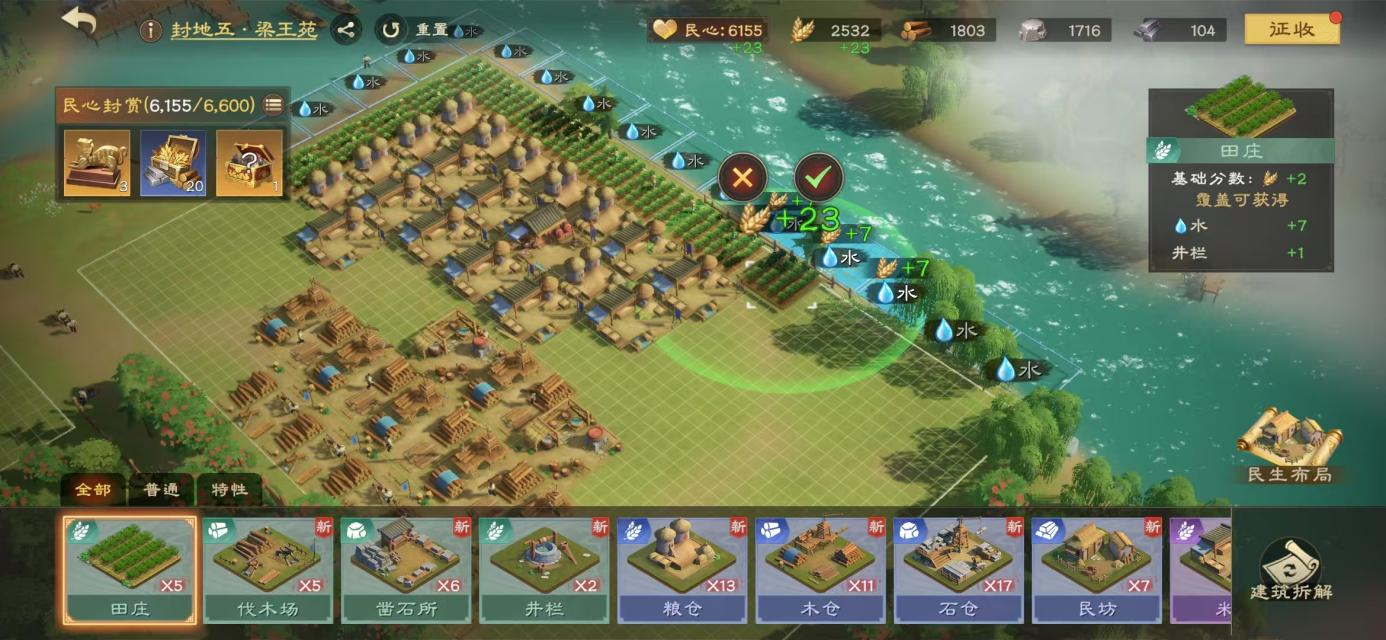Select the treasure chest reward with 20

pos(173,162)
